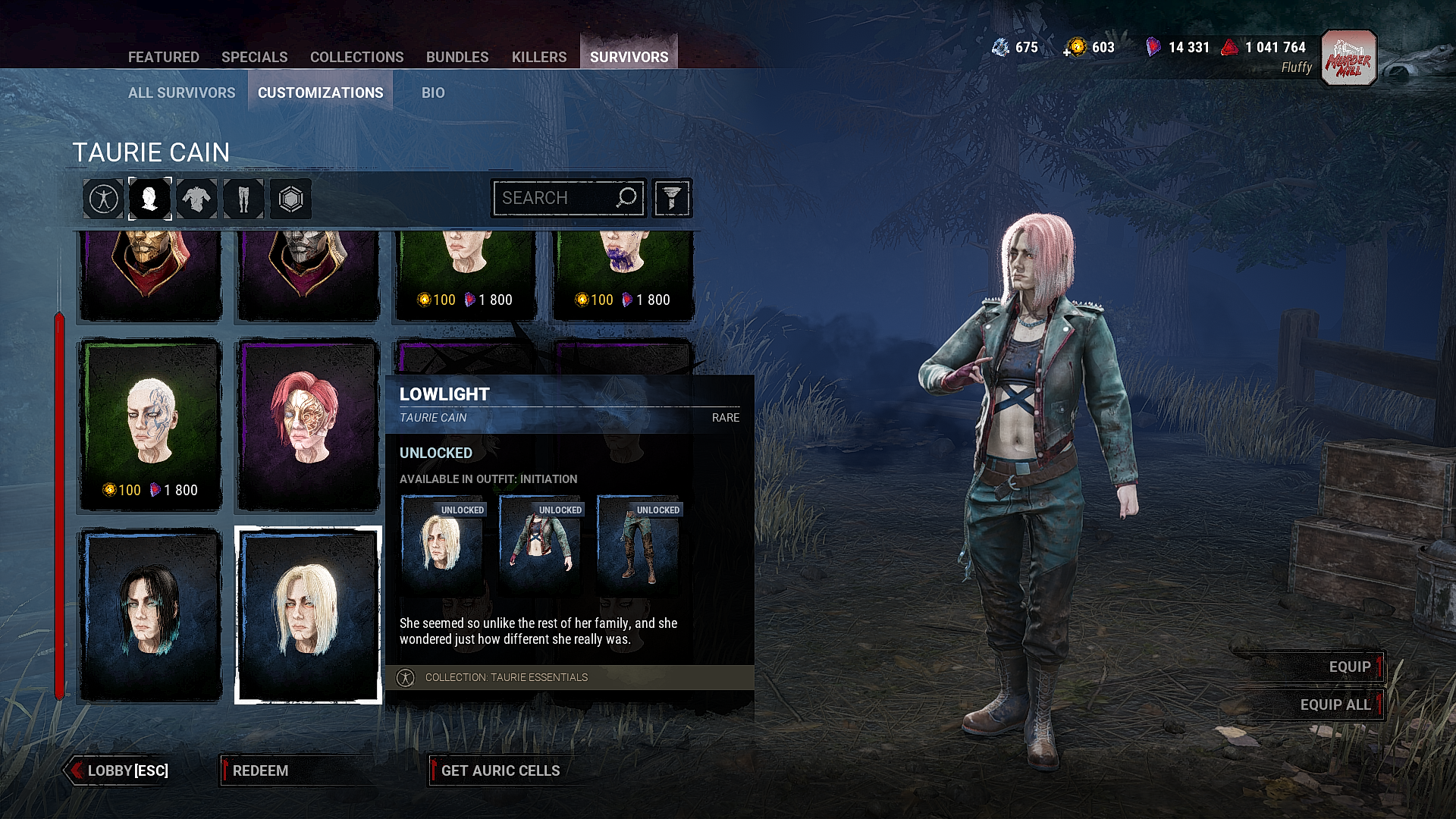Open the Get Auric Cells shop
1456x819 pixels.
pos(500,770)
